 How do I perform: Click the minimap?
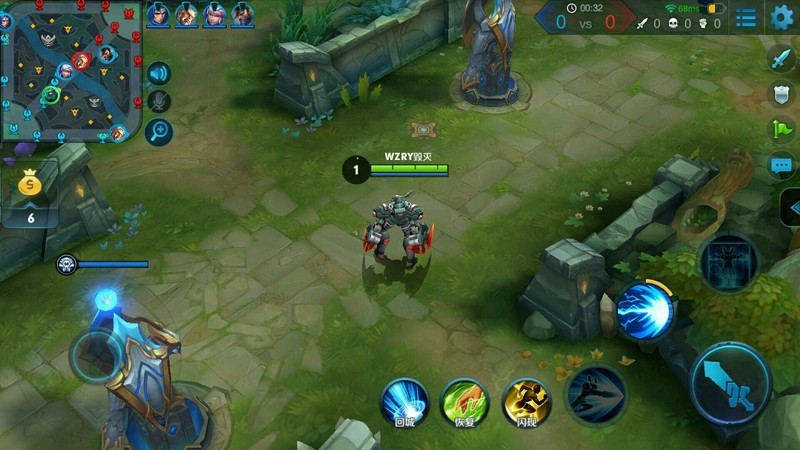[70, 70]
